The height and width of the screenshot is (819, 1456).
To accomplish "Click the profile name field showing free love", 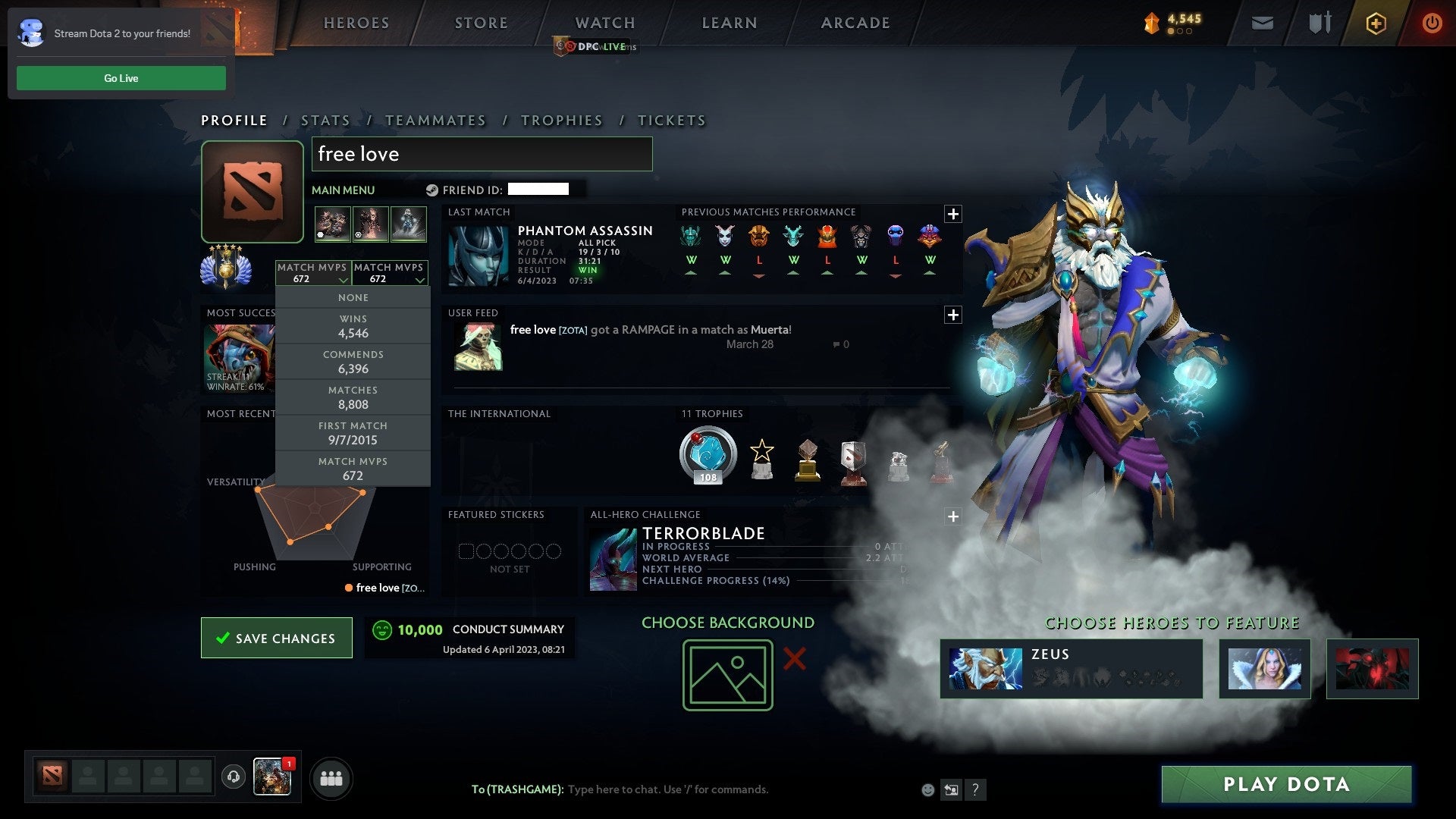I will 482,154.
